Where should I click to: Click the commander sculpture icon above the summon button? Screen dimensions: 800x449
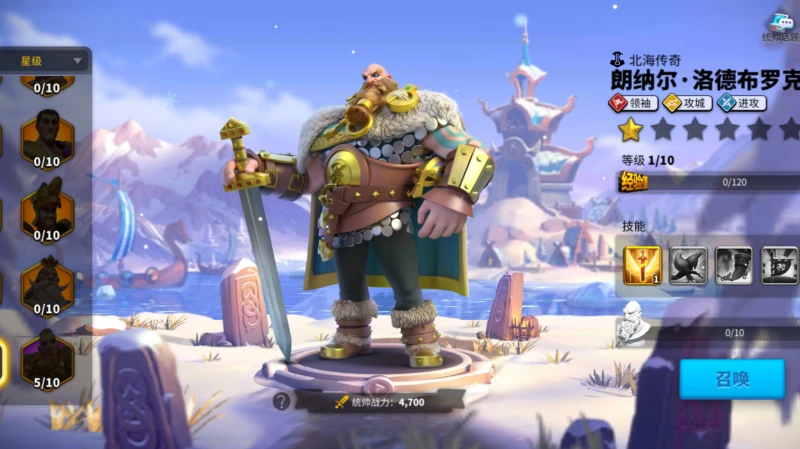632,322
